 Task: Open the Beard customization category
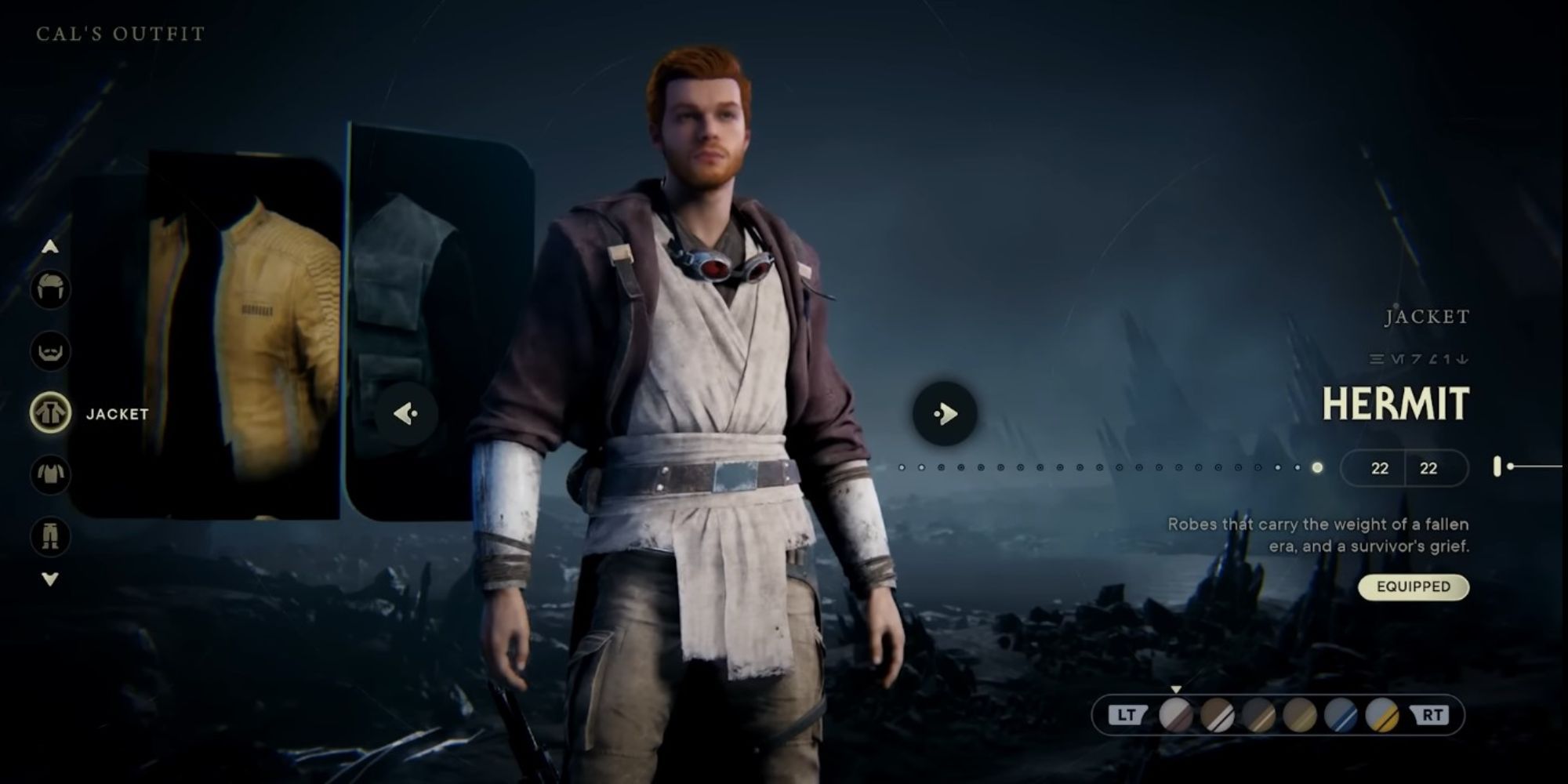click(50, 351)
